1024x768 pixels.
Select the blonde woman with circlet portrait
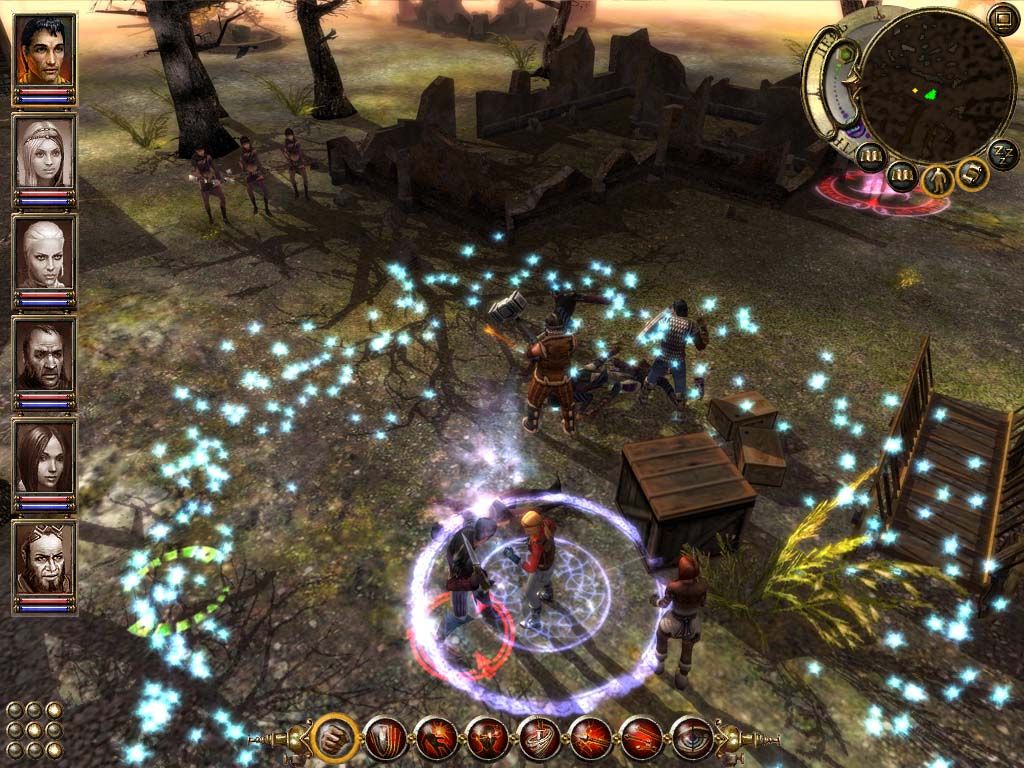point(44,152)
